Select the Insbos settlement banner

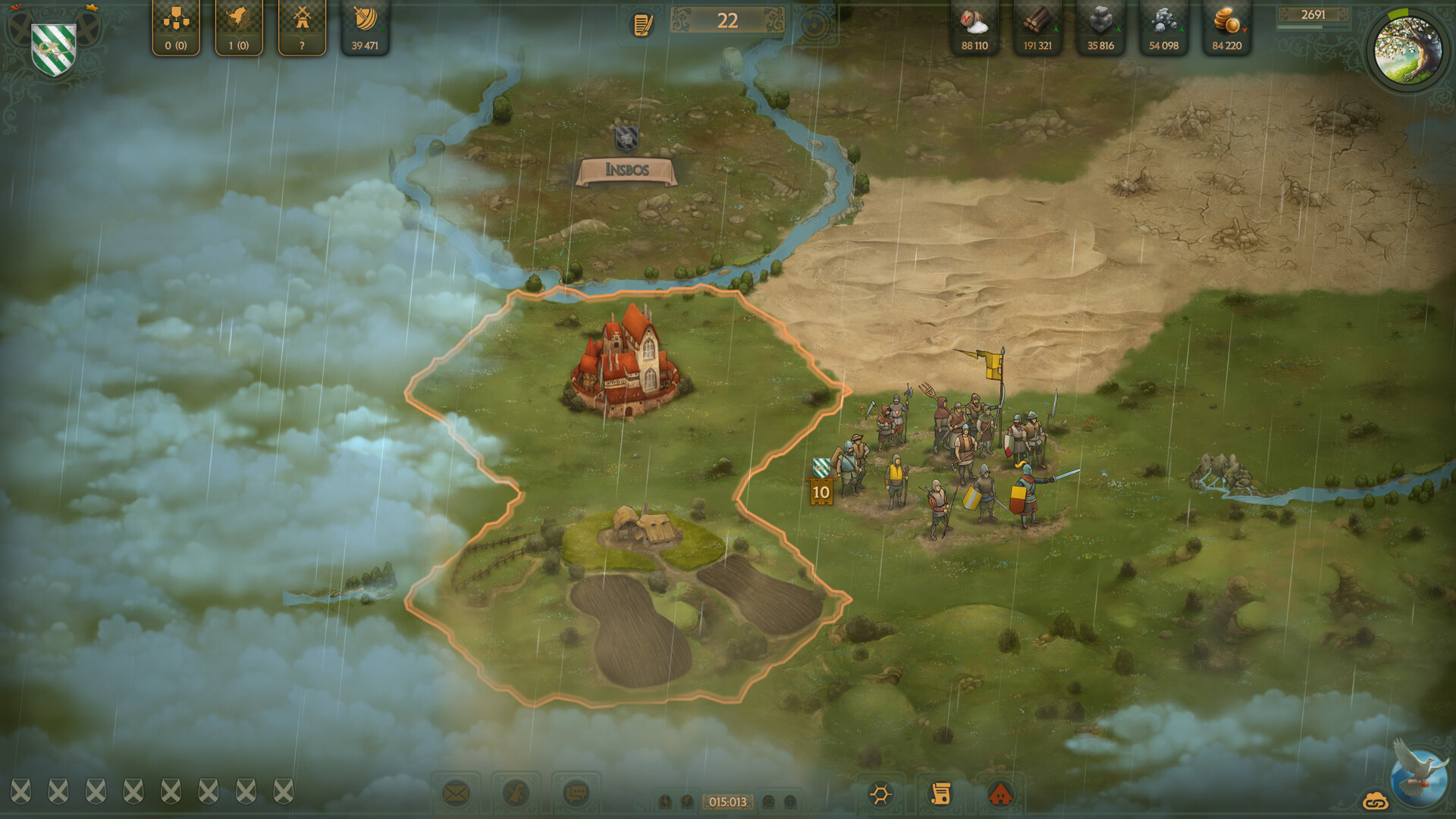pyautogui.click(x=628, y=171)
